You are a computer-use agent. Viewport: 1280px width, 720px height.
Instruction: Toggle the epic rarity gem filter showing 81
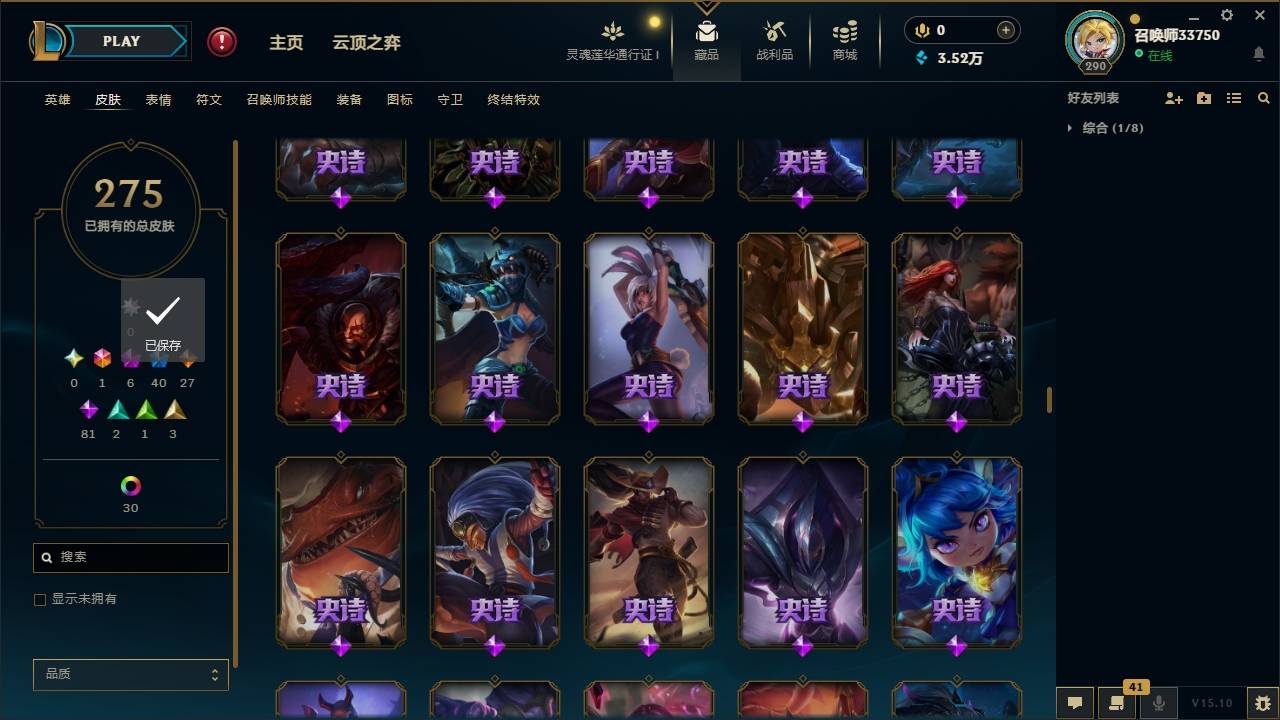point(88,410)
